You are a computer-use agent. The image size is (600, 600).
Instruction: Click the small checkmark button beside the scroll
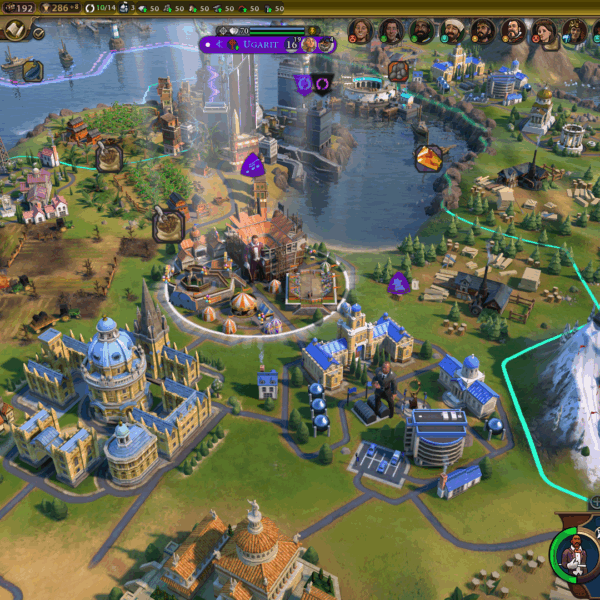pos(38,32)
